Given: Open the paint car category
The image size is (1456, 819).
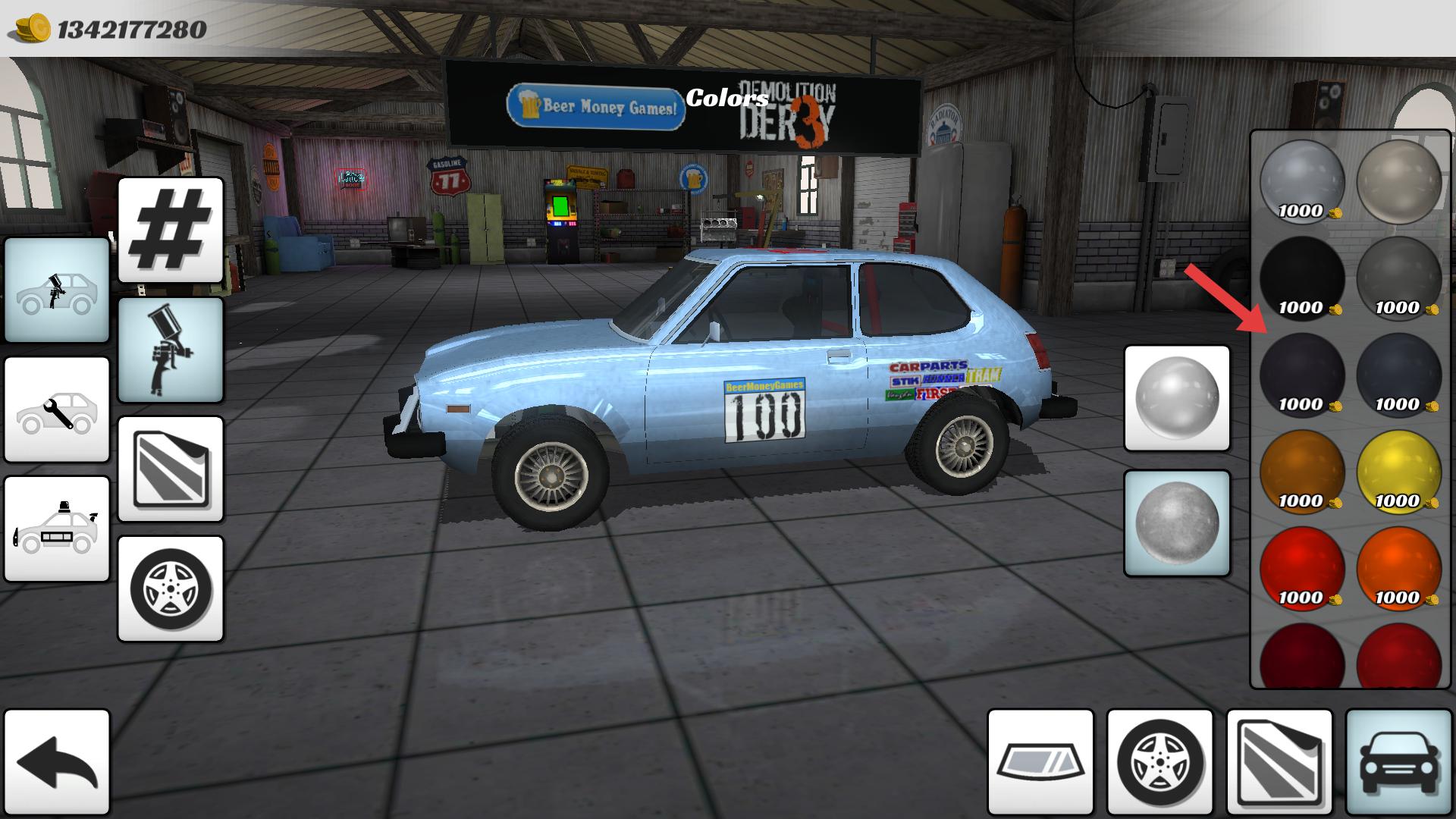Looking at the screenshot, I should point(57,290).
